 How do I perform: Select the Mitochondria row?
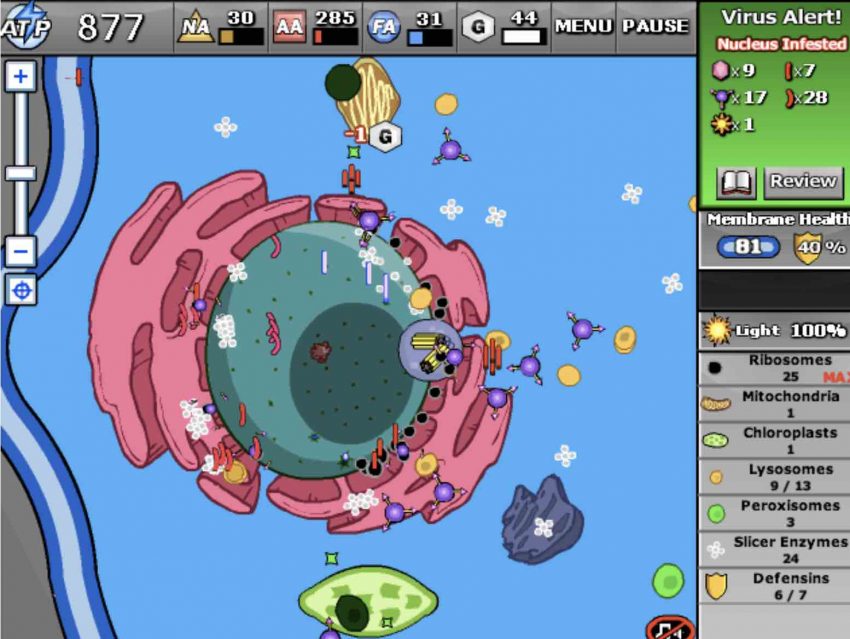(x=775, y=405)
